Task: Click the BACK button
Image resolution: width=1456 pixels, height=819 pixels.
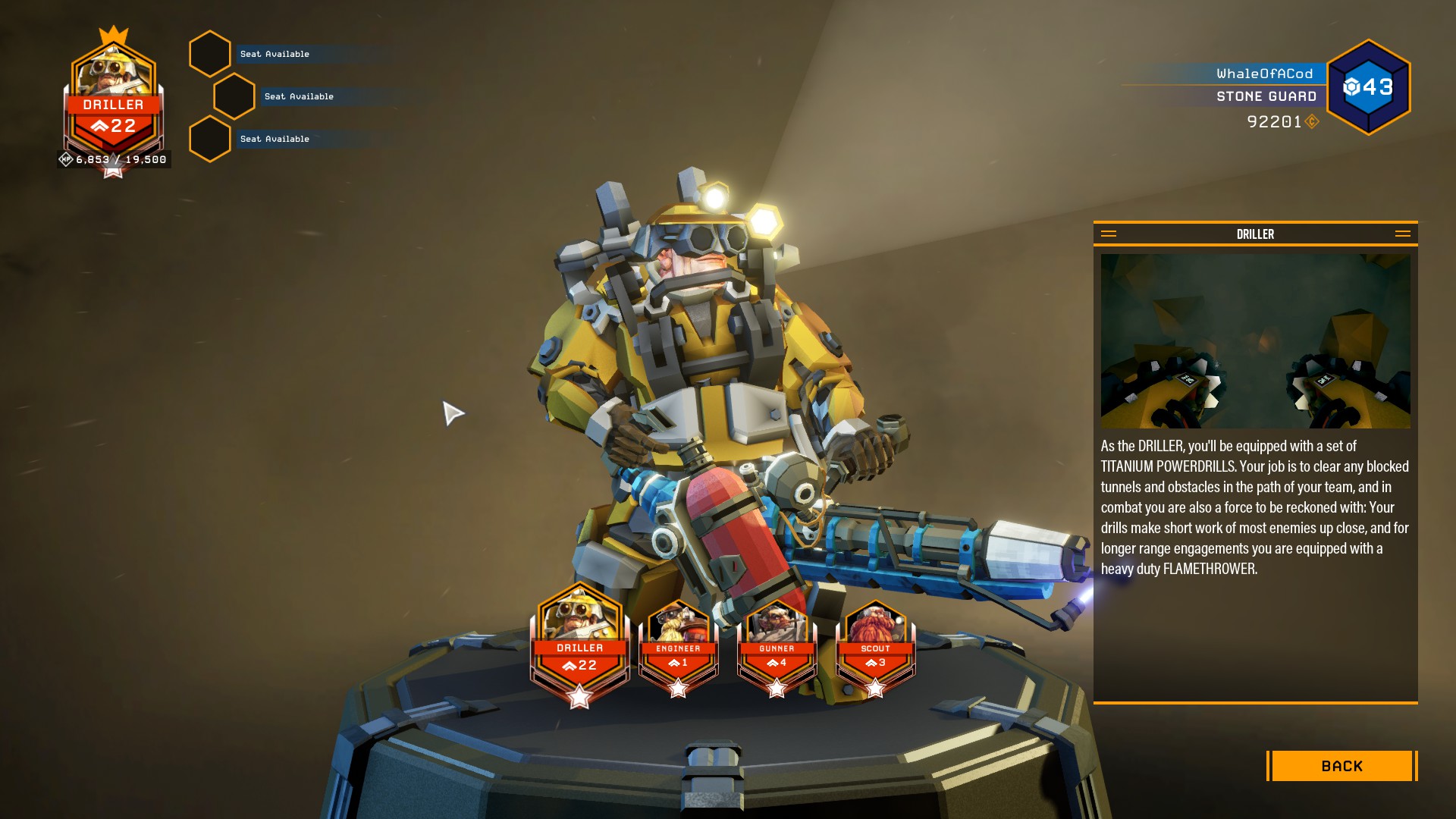Action: (1341, 766)
